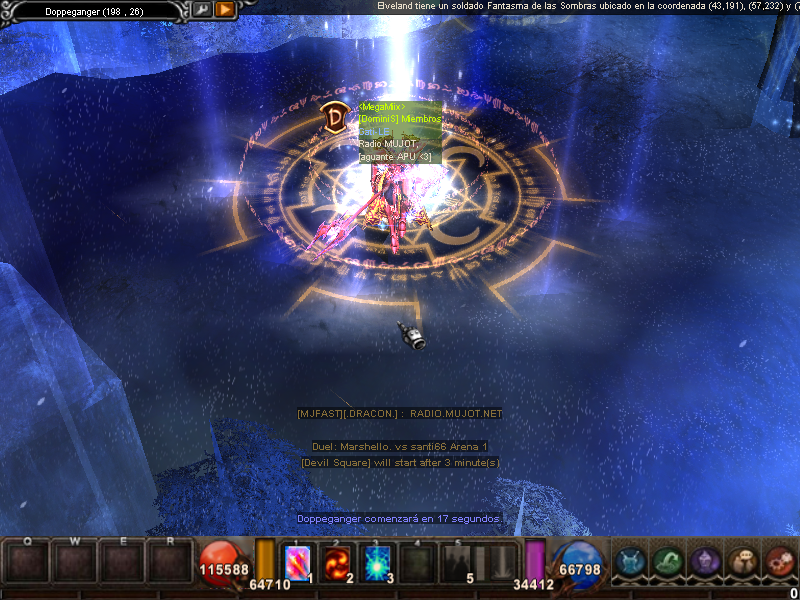
Task: Open the purple round menu icon
Action: pos(705,562)
